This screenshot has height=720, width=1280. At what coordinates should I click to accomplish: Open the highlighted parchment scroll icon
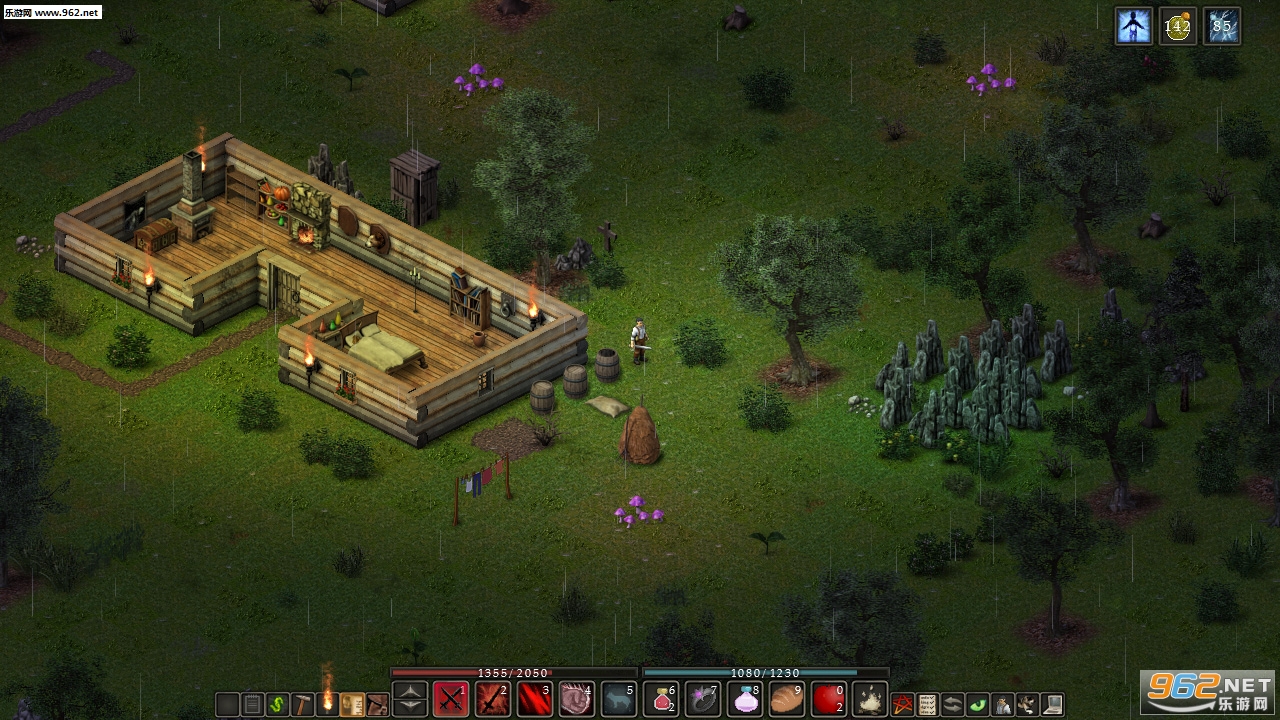352,704
